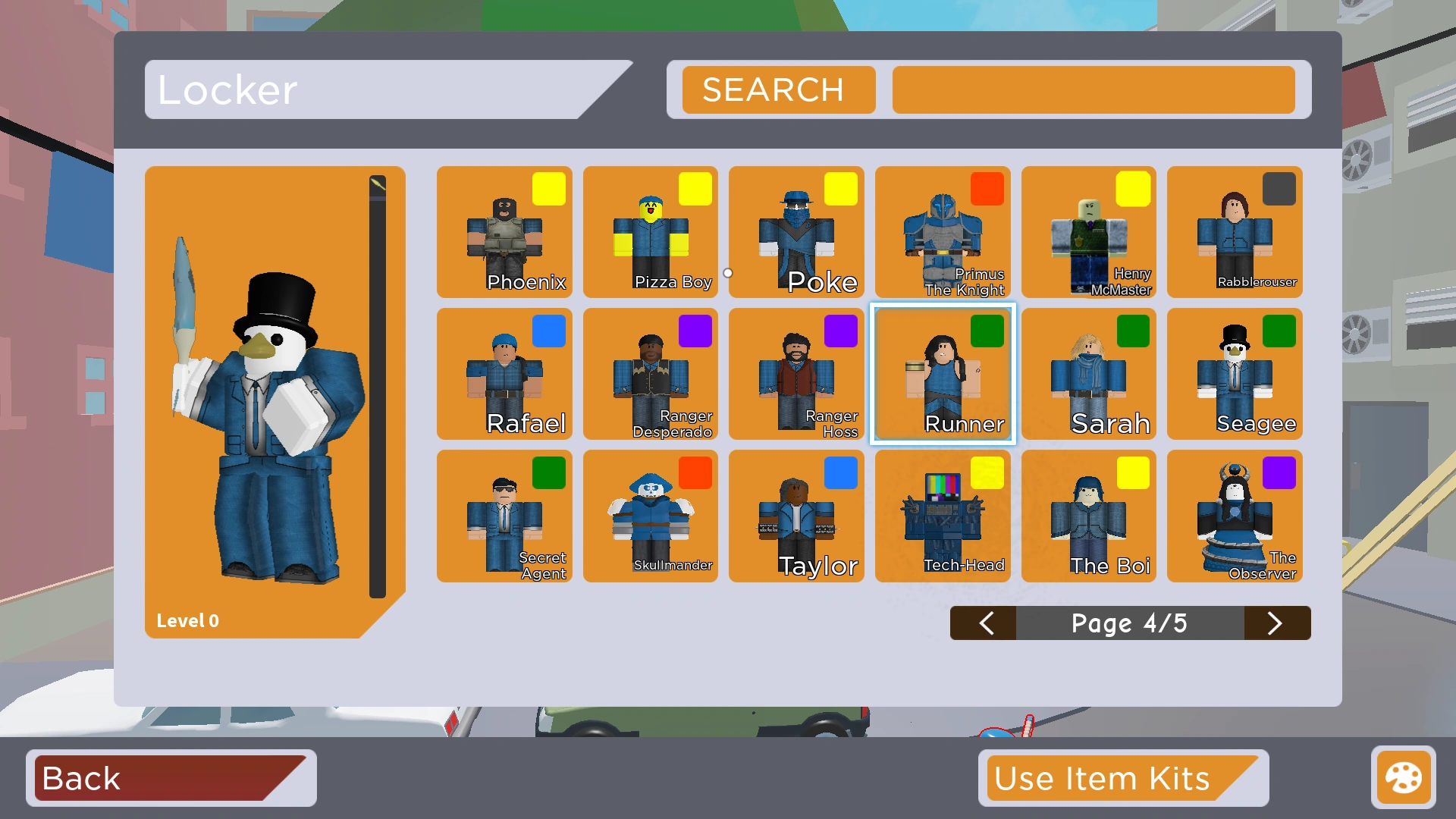Go to the previous characters page
Image resolution: width=1456 pixels, height=819 pixels.
point(984,623)
